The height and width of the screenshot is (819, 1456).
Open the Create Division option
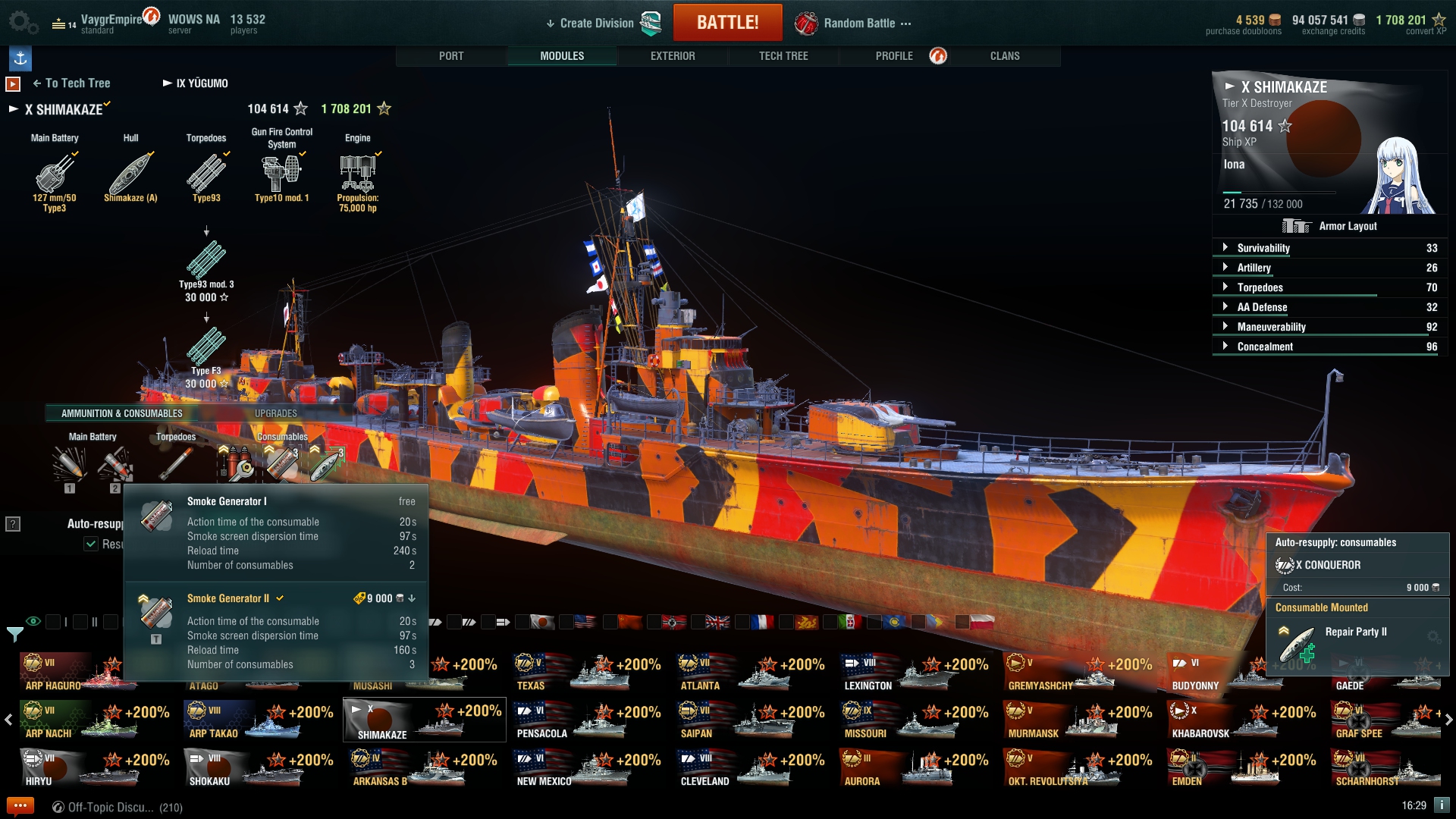(596, 24)
